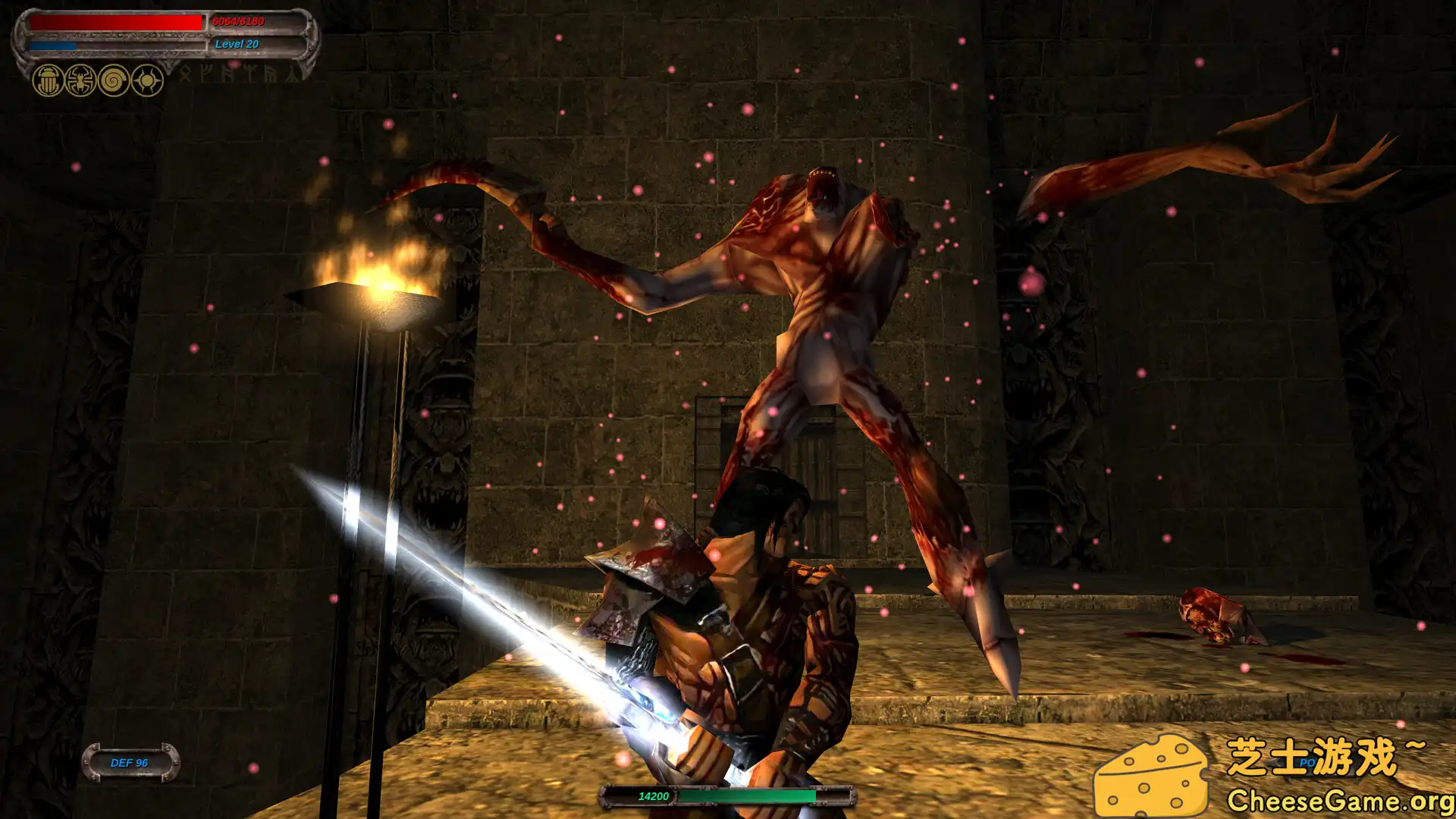
Task: Click the leftmost rune glyph on the HUD frame
Action: [x=184, y=76]
